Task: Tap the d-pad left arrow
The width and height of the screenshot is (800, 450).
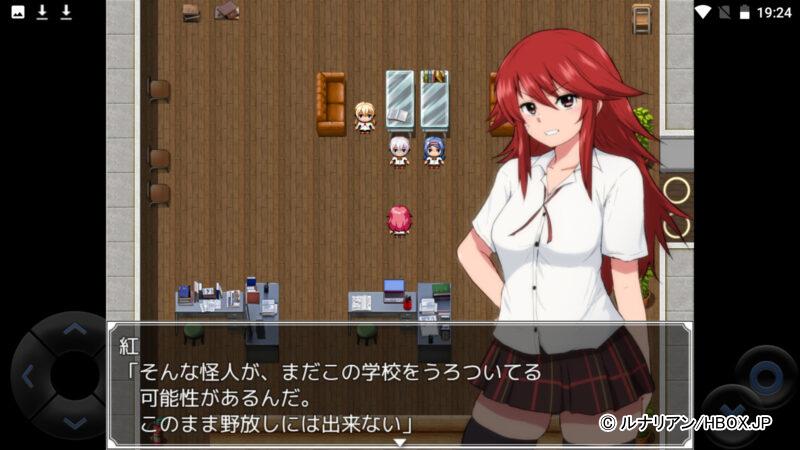Action: click(28, 377)
